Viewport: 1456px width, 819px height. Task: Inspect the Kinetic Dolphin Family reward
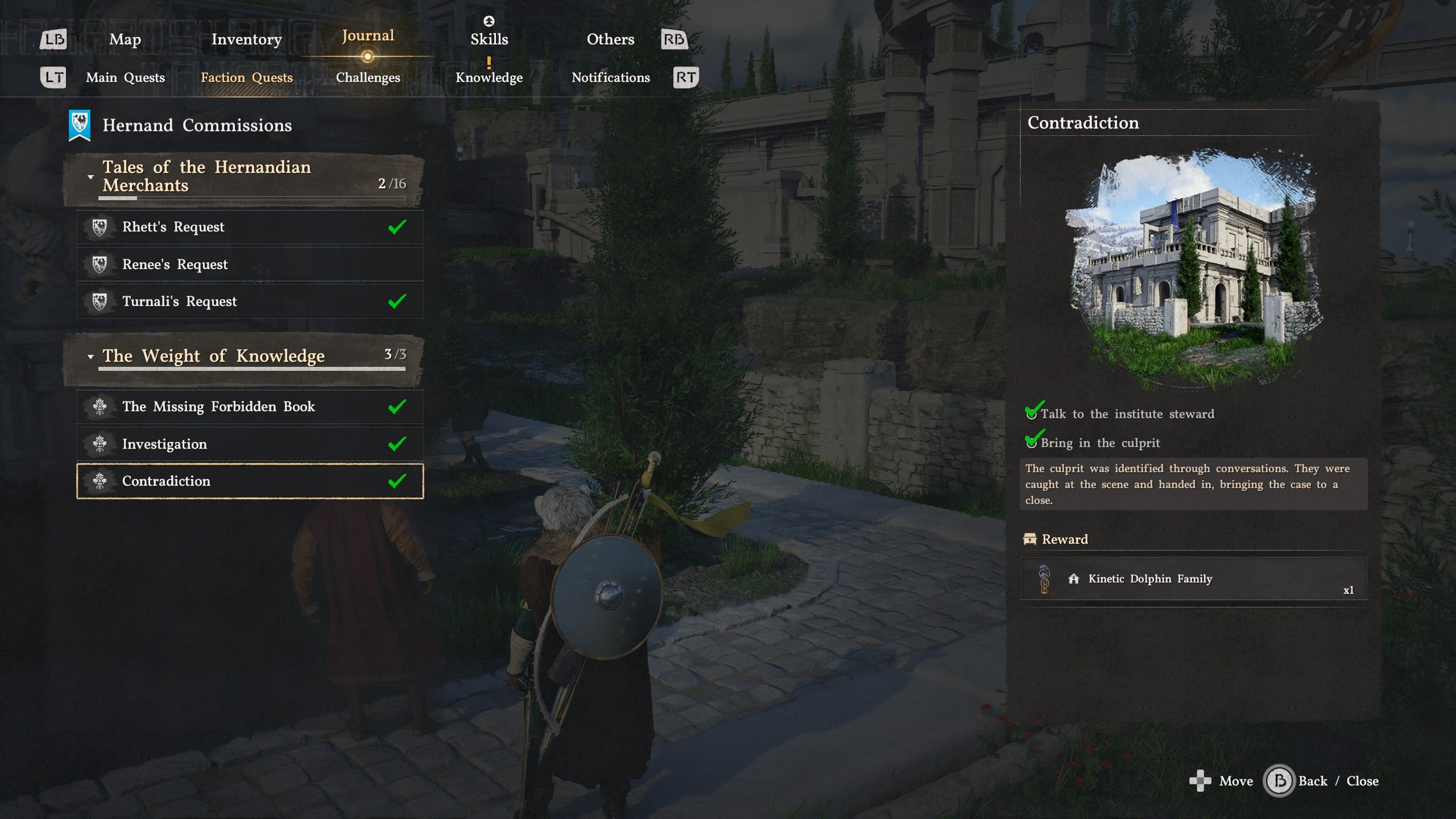(1193, 579)
